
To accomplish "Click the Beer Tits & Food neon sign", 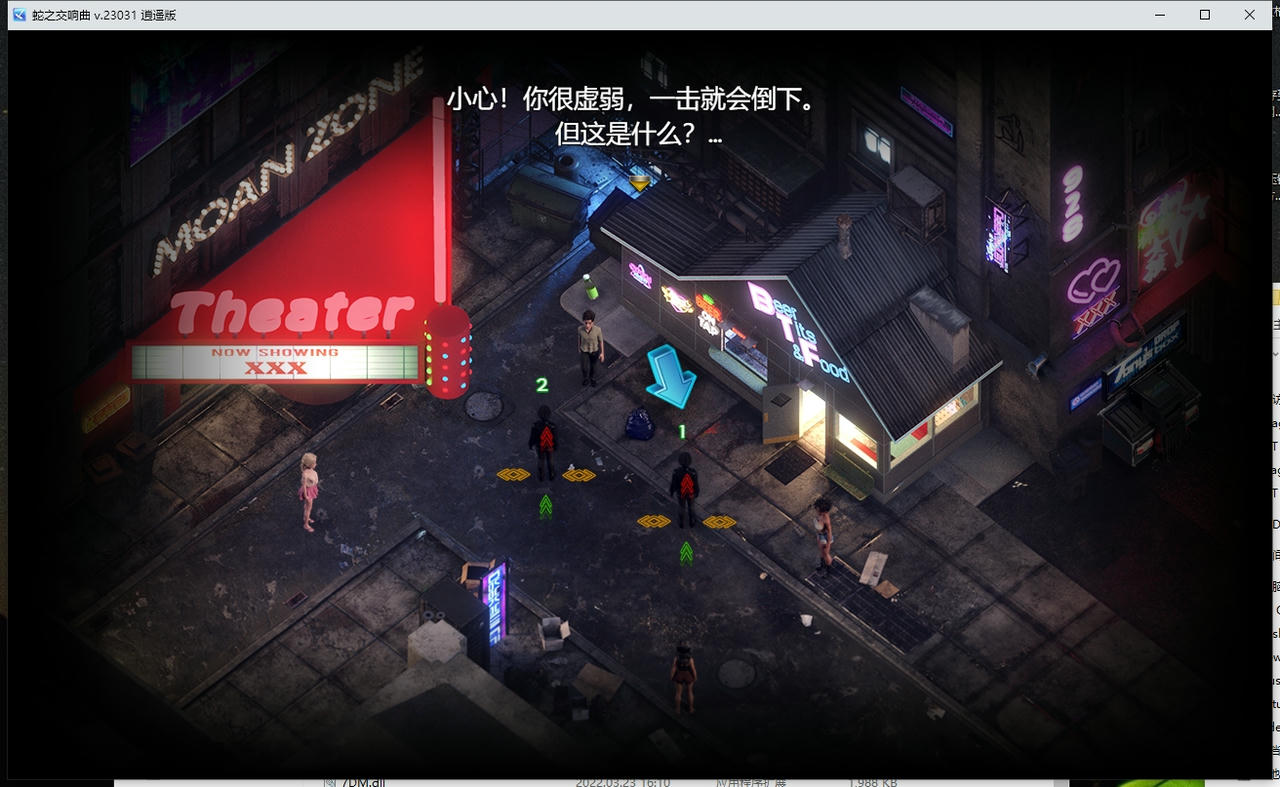I will pos(795,330).
